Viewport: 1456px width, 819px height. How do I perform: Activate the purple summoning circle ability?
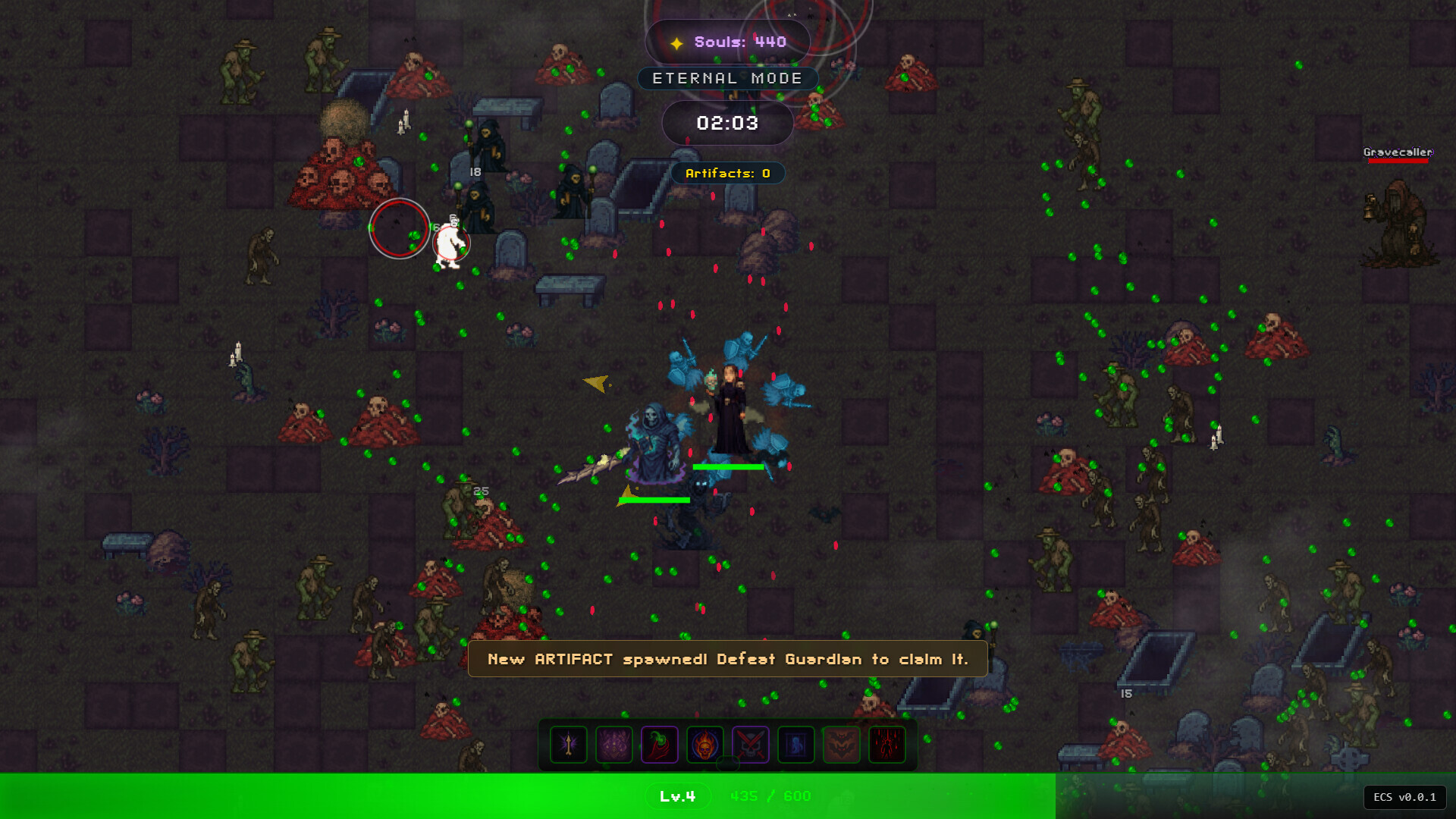614,745
